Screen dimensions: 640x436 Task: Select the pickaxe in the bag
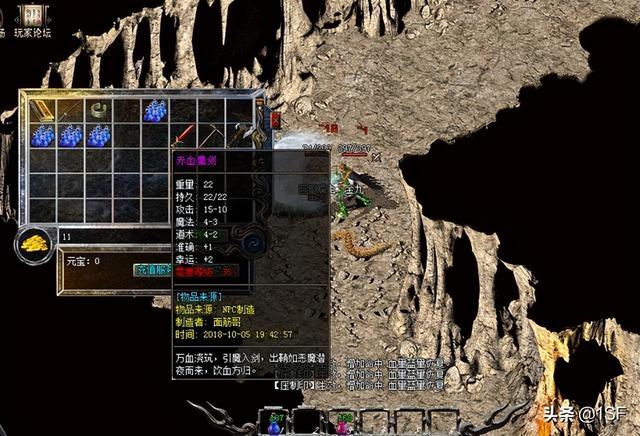pyautogui.click(x=213, y=135)
